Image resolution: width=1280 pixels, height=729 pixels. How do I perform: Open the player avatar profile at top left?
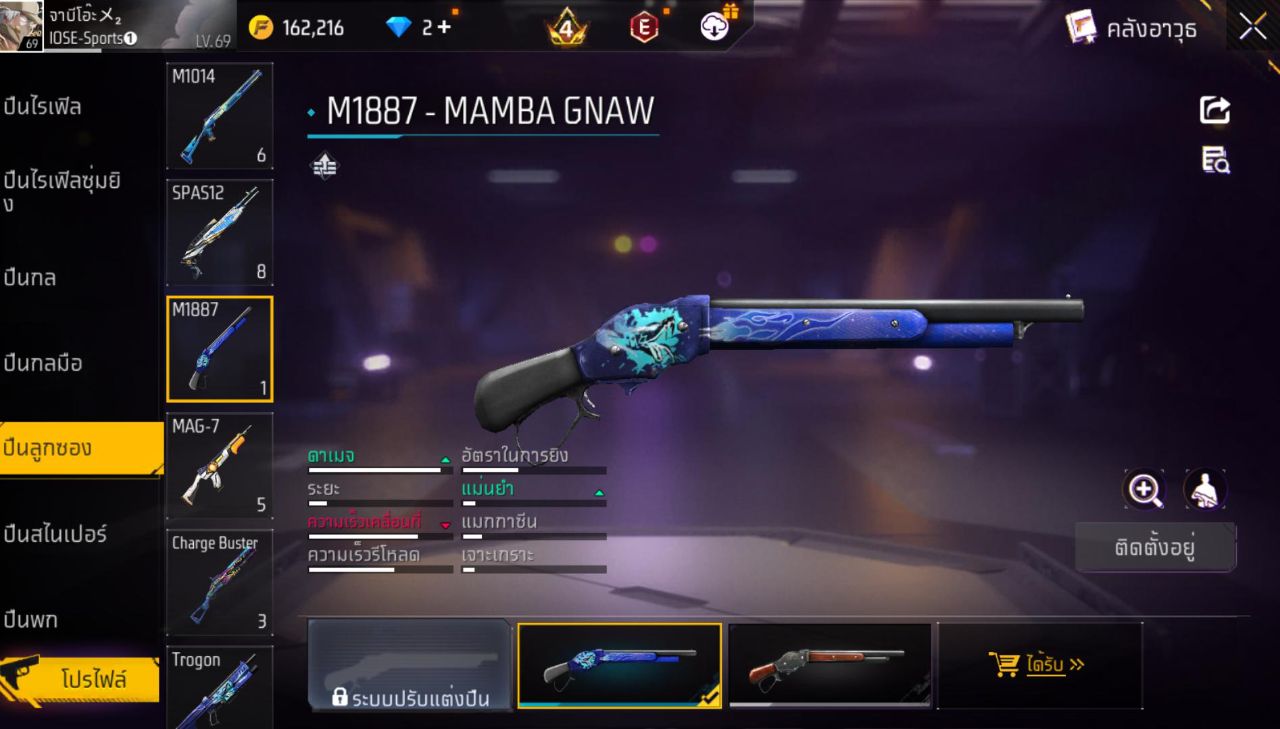tap(22, 27)
